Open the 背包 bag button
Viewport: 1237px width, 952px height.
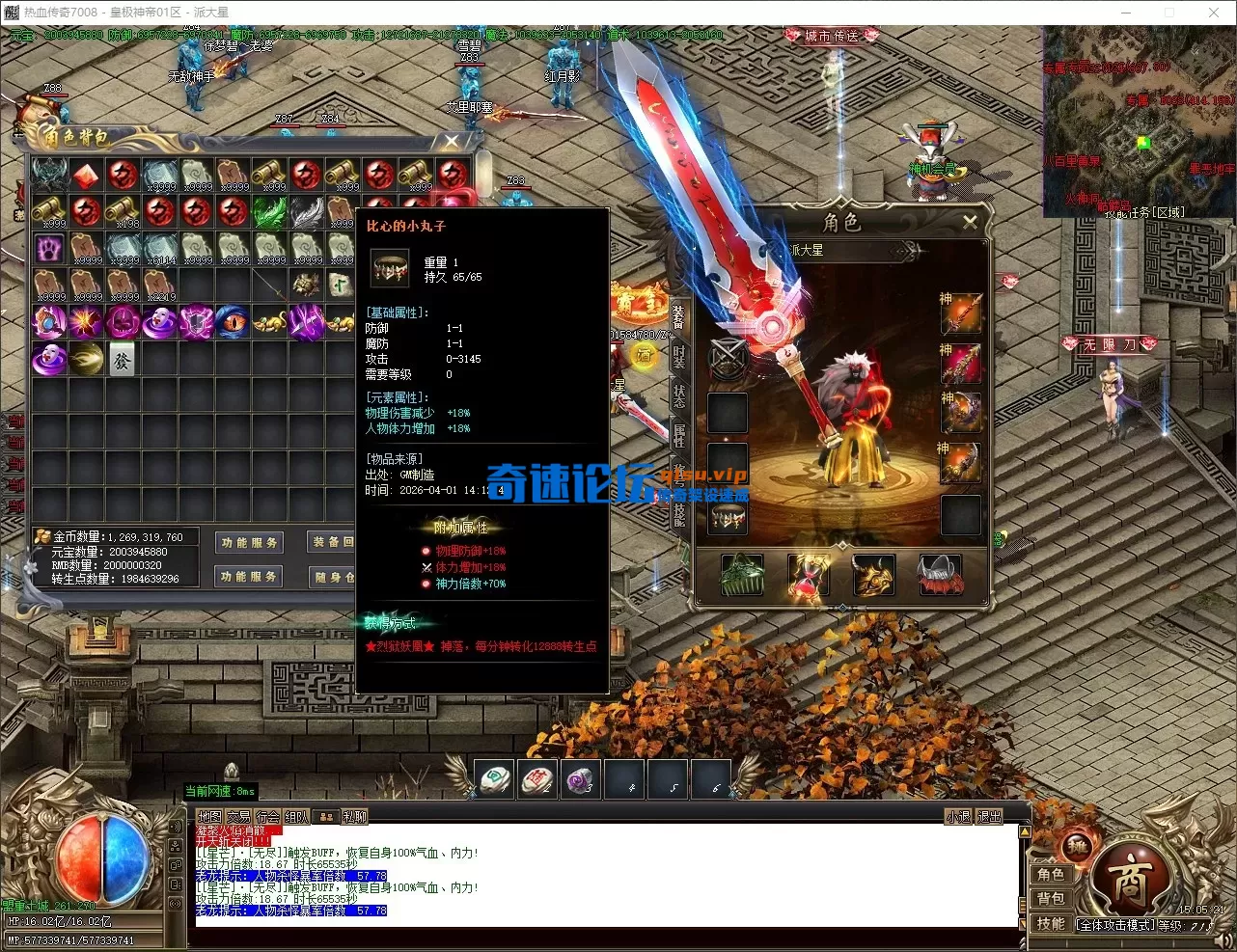1051,899
